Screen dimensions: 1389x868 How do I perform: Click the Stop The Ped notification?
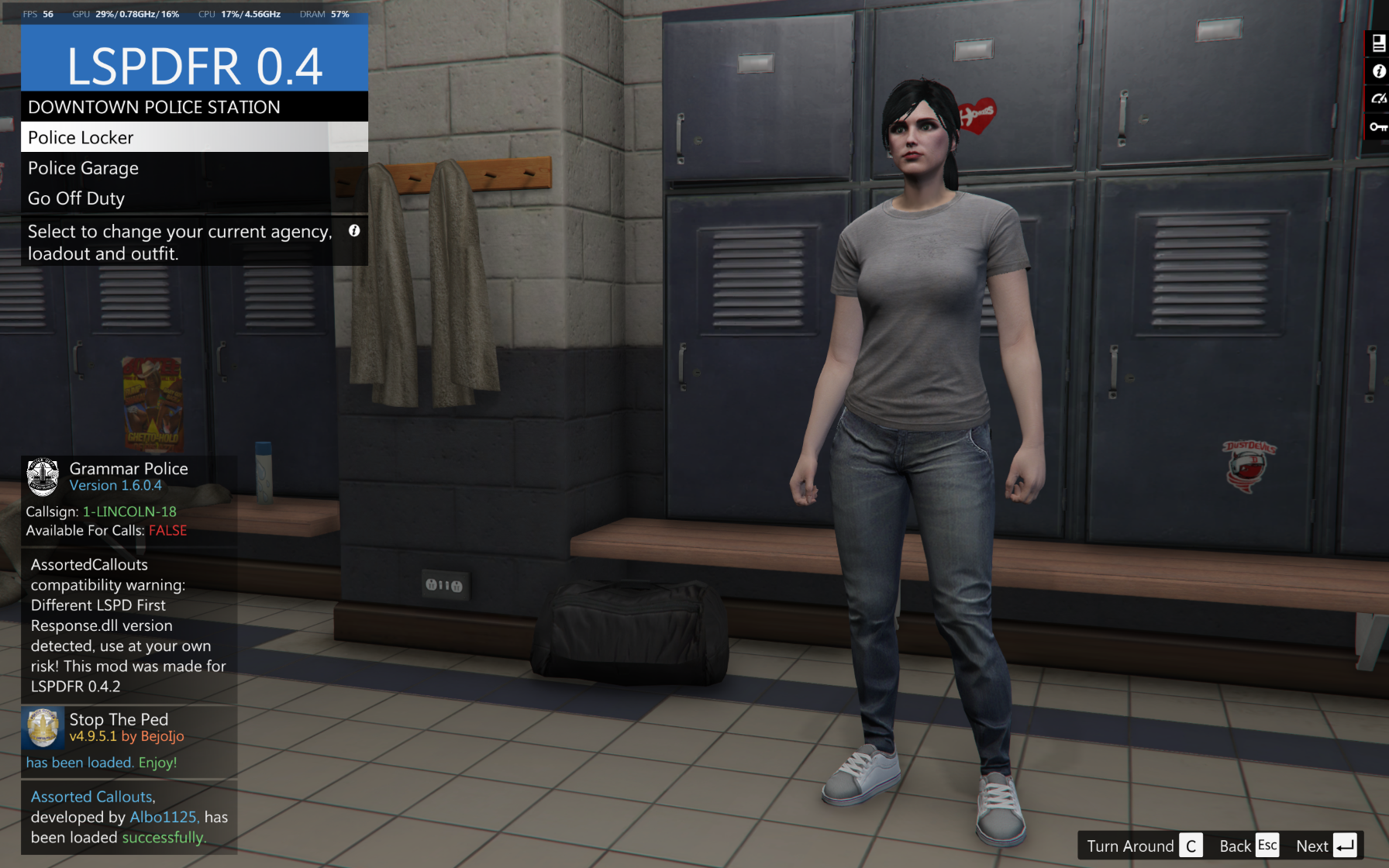pos(129,739)
